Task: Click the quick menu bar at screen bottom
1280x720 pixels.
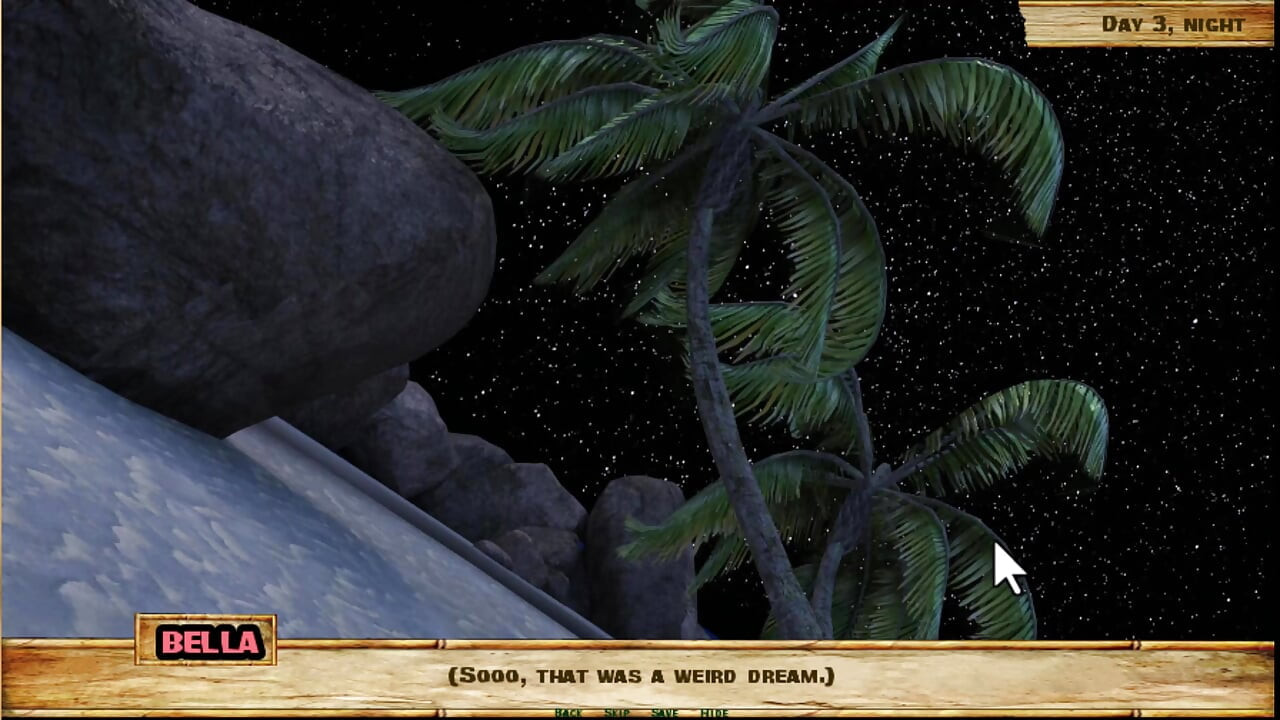Action: point(640,713)
